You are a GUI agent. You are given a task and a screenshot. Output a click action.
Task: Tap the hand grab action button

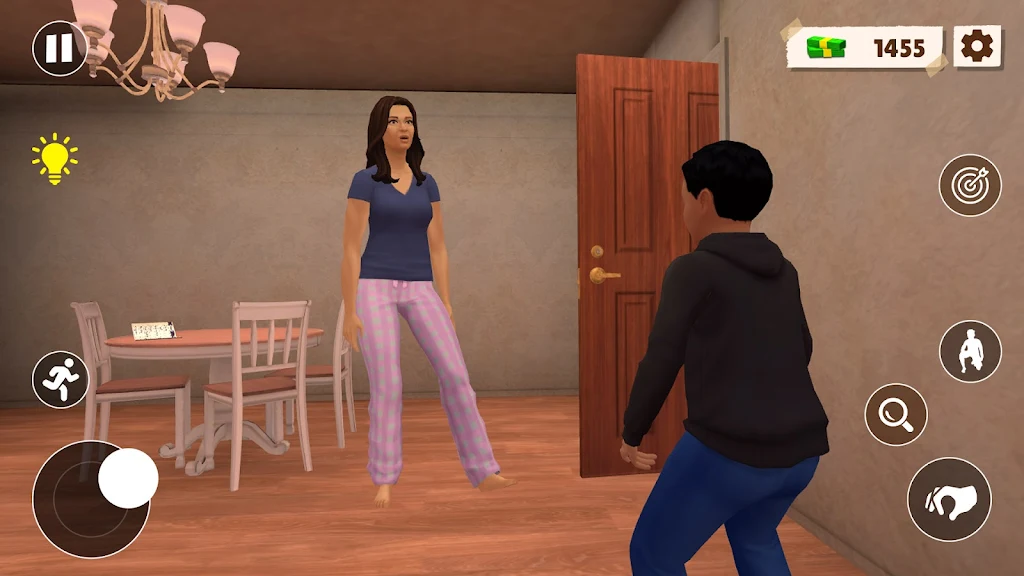coord(948,499)
